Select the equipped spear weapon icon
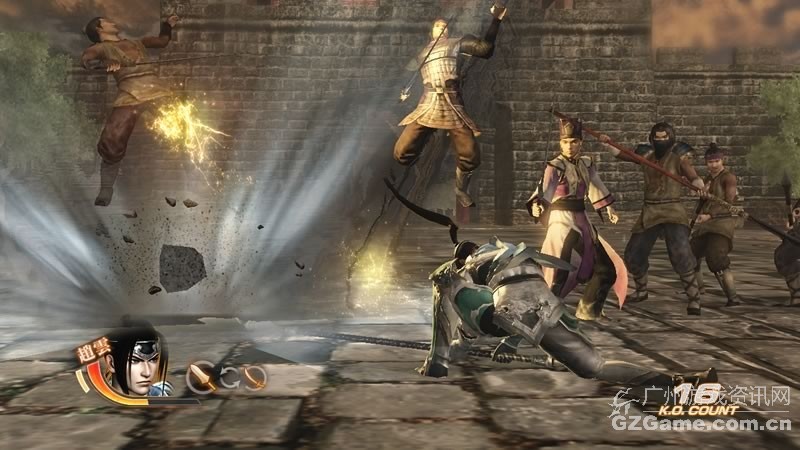 click(201, 377)
